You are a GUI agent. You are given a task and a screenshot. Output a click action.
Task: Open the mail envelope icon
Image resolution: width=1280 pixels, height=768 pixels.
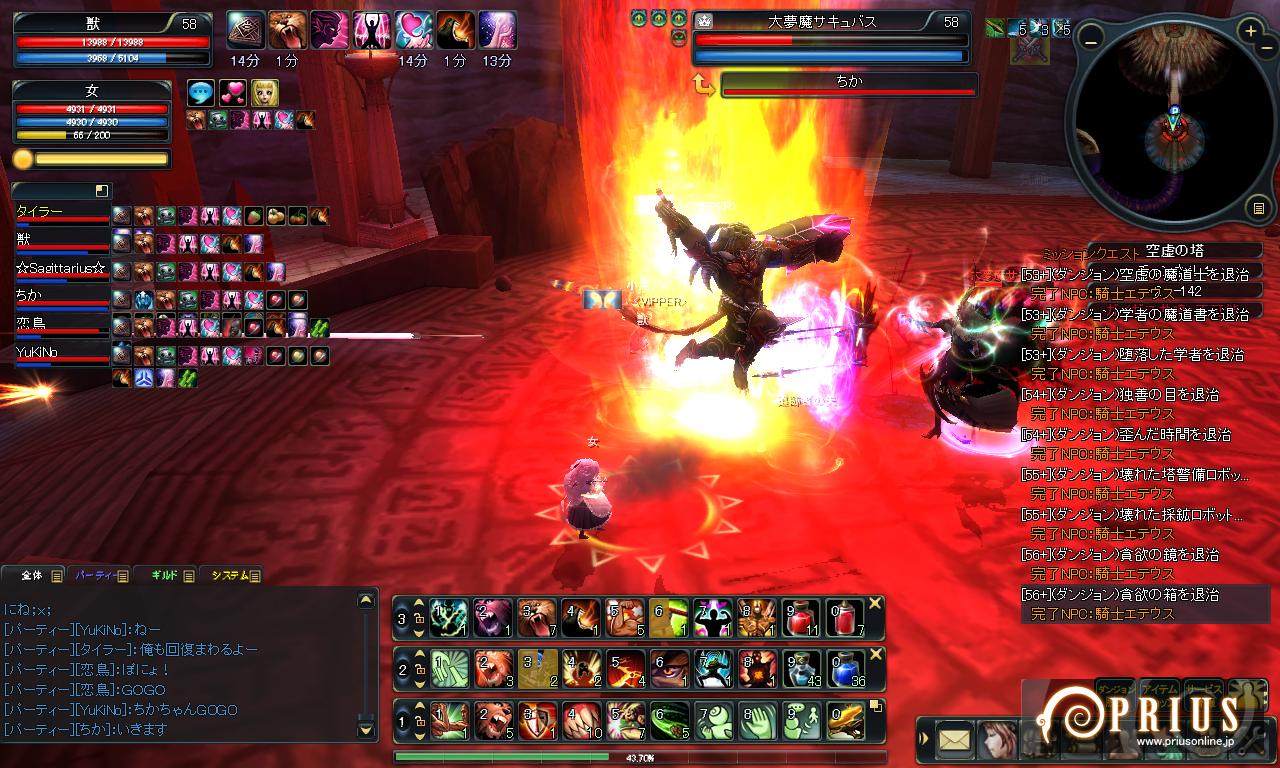954,741
